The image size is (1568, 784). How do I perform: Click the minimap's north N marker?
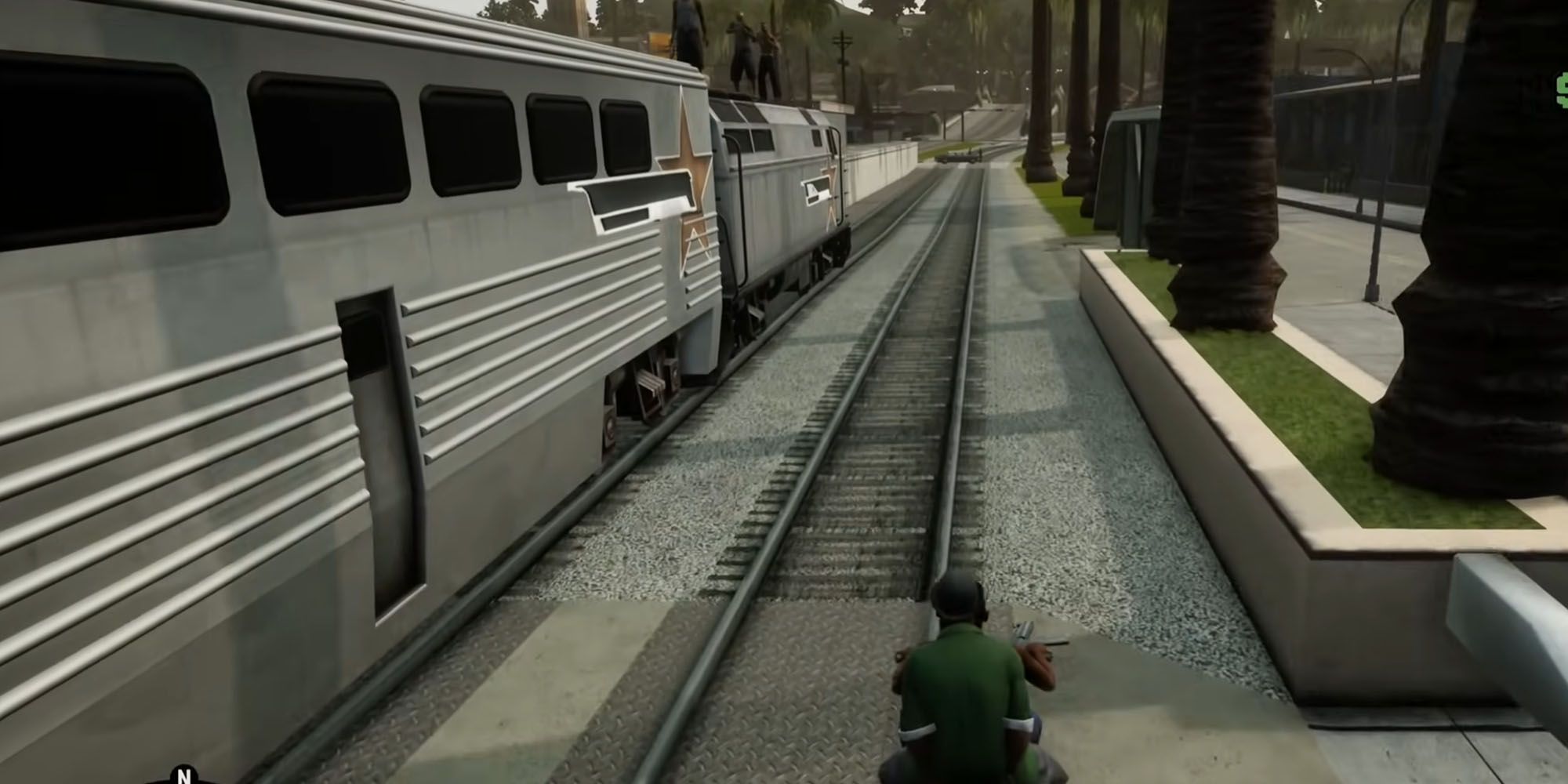(x=184, y=775)
